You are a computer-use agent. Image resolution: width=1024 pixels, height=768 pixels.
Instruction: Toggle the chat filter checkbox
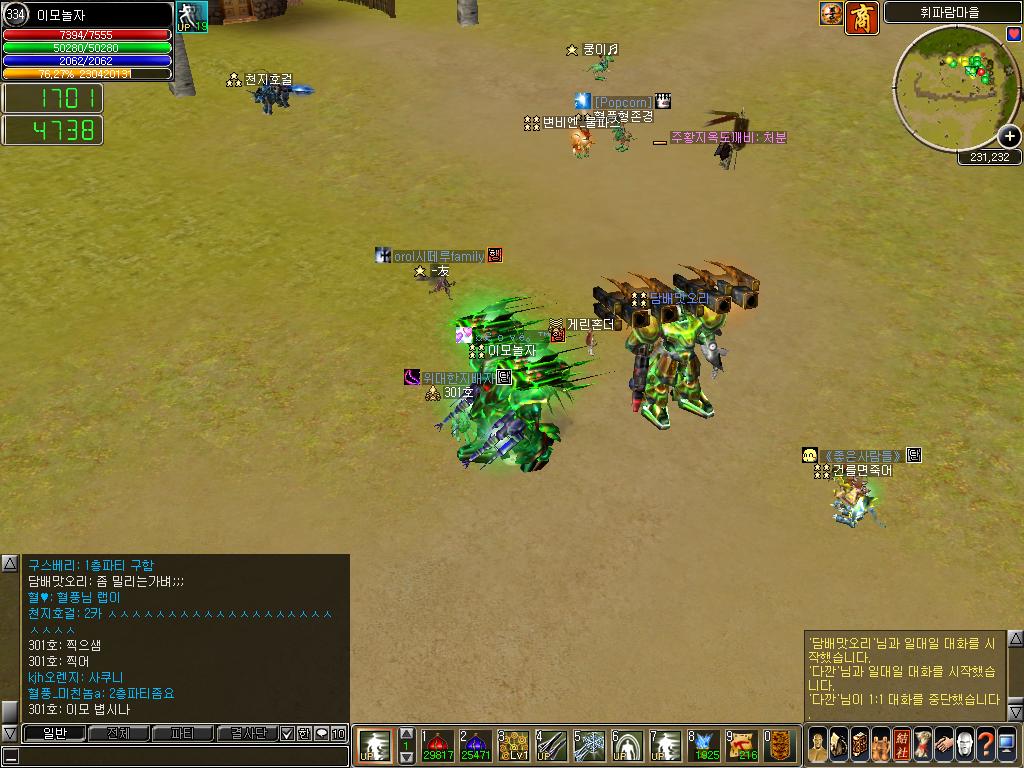pyautogui.click(x=287, y=734)
